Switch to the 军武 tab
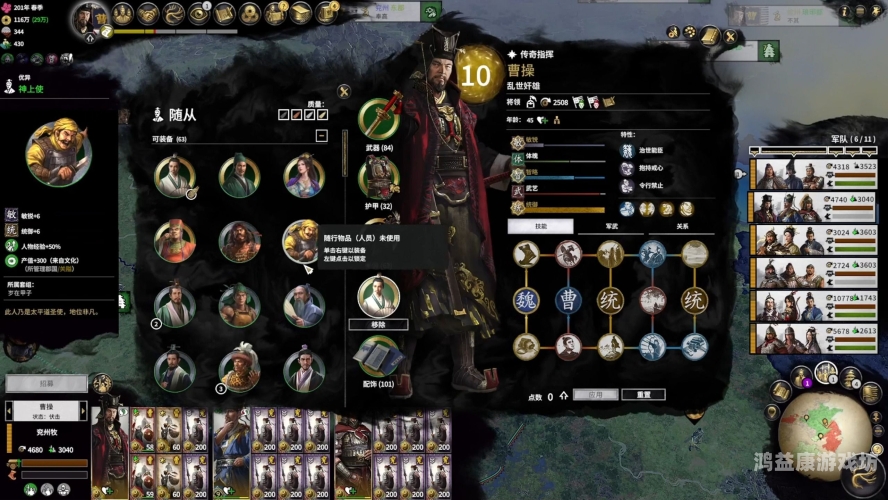The width and height of the screenshot is (888, 500). tap(610, 227)
